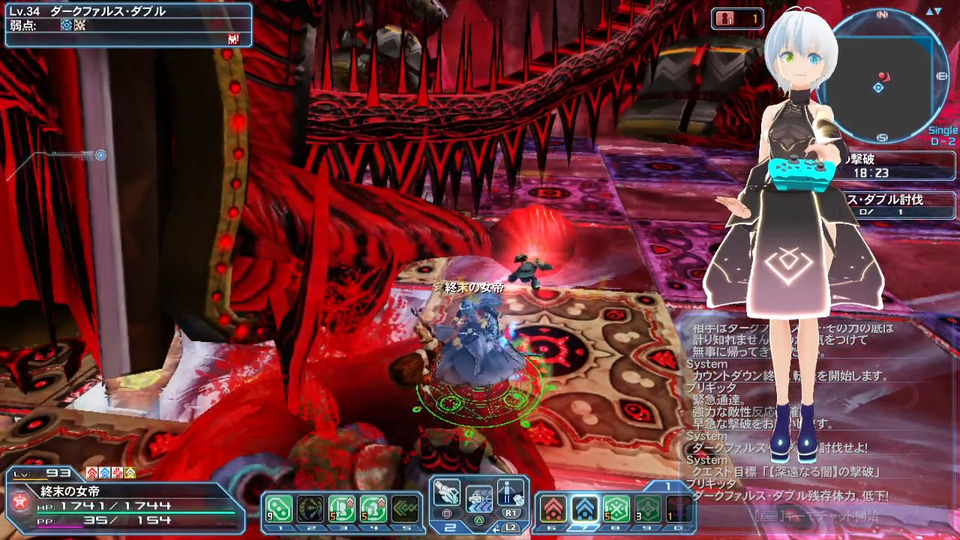960x540 pixels.
Task: Select the character pose icon in weapon palette
Action: 511,492
